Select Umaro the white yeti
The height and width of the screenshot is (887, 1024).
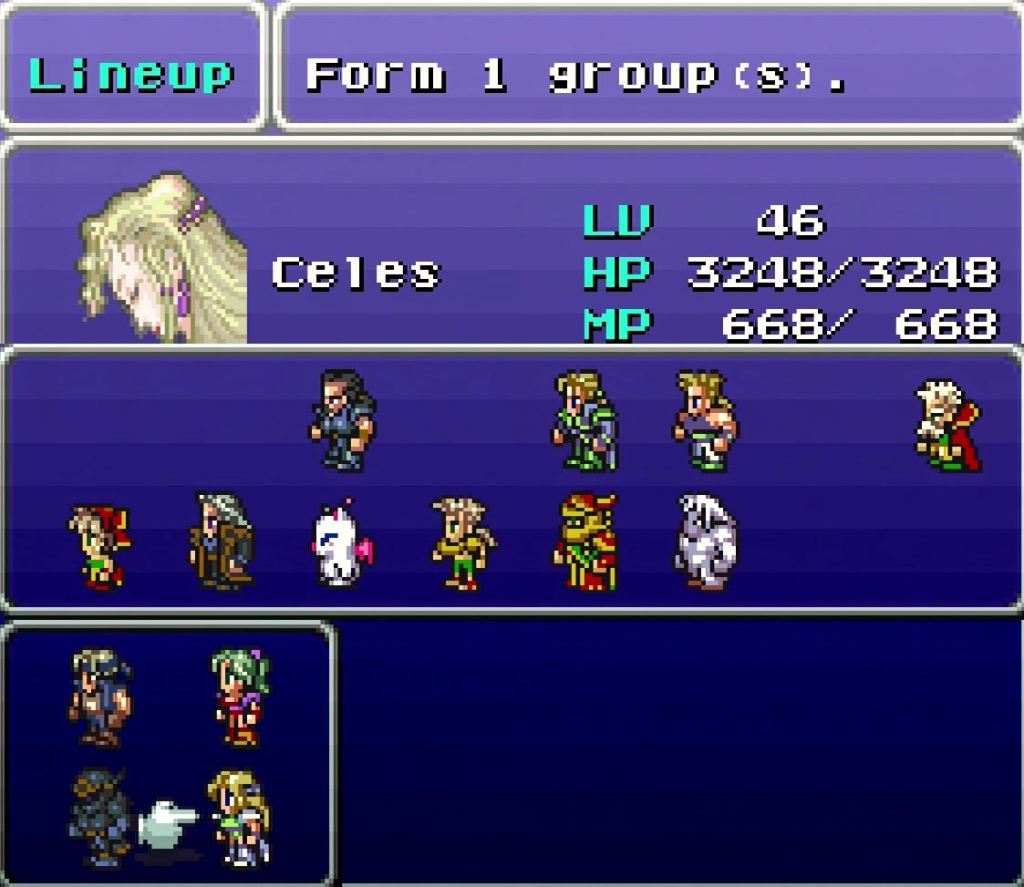pyautogui.click(x=706, y=543)
